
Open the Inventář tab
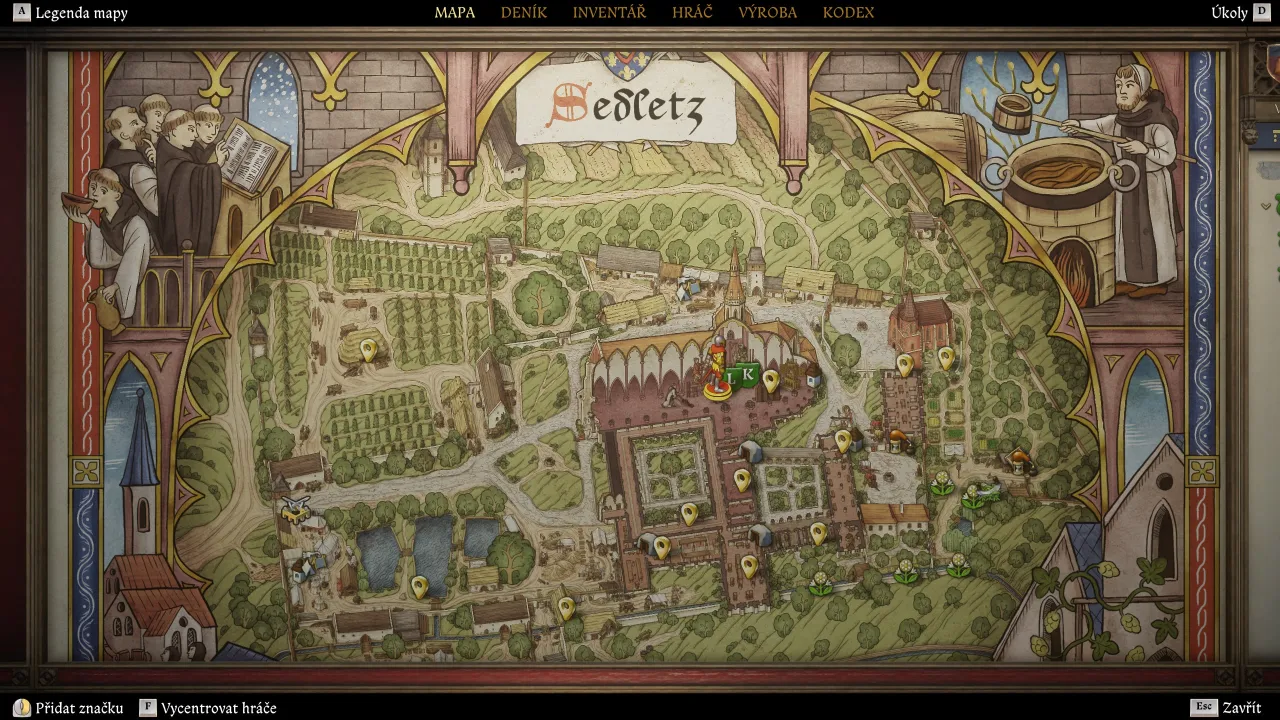(609, 13)
